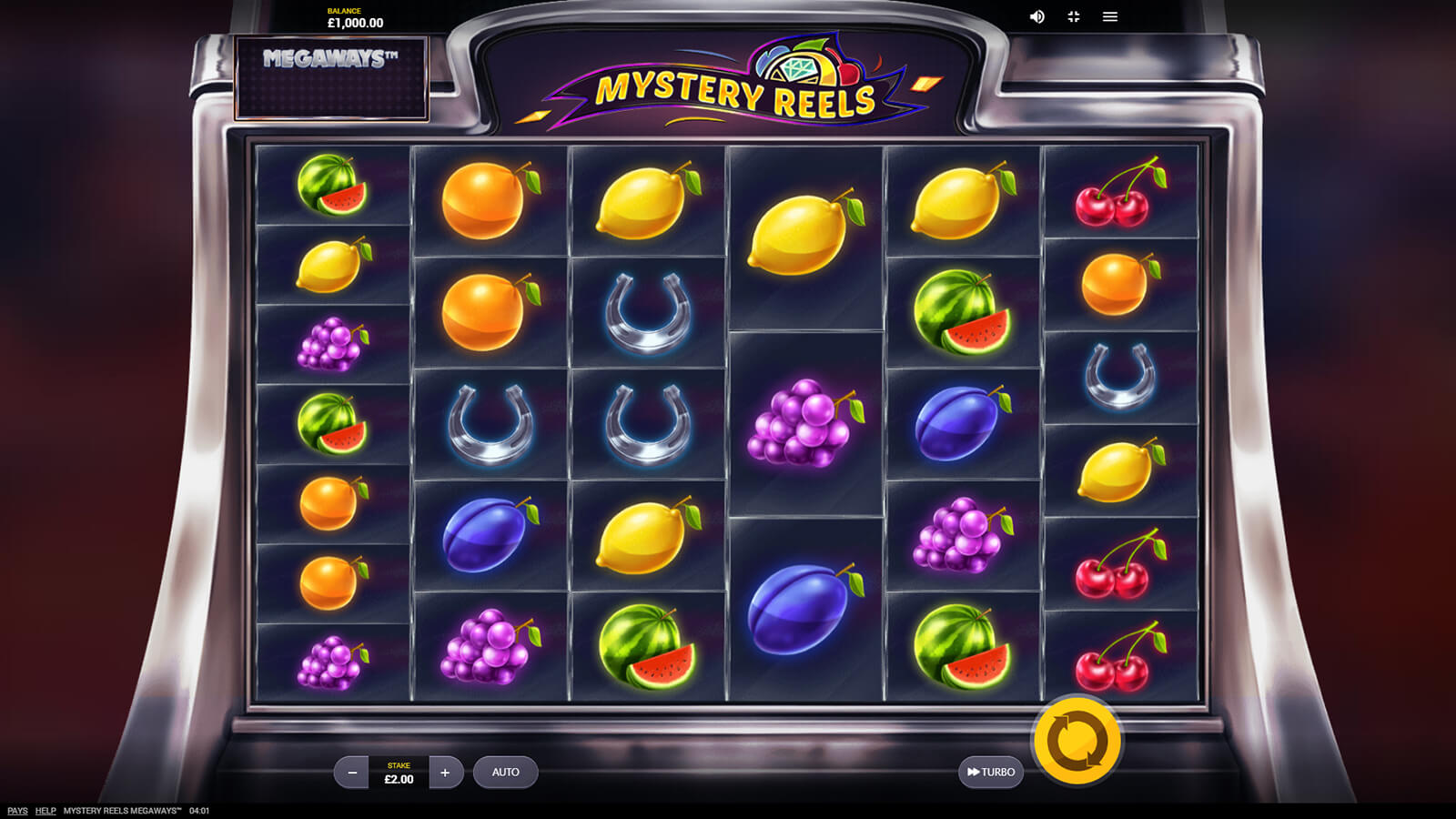Toggle fullscreen mode icon

[x=1074, y=16]
